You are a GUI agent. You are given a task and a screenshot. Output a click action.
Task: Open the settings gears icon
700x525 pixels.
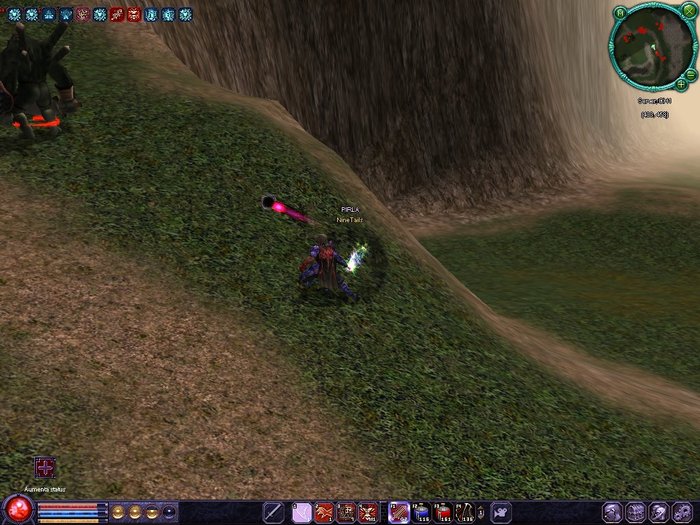(683, 511)
